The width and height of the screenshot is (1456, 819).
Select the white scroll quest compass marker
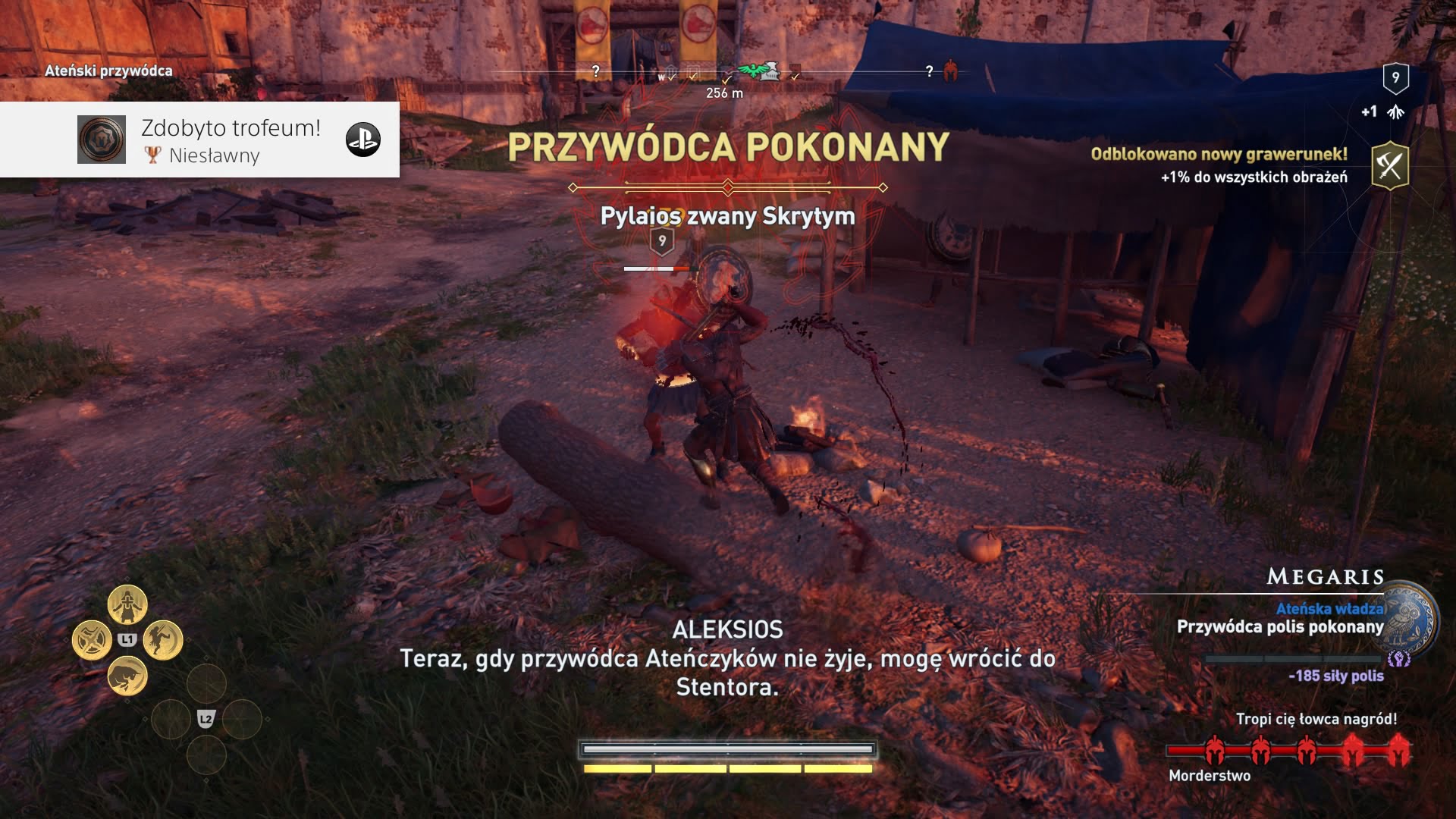(770, 72)
